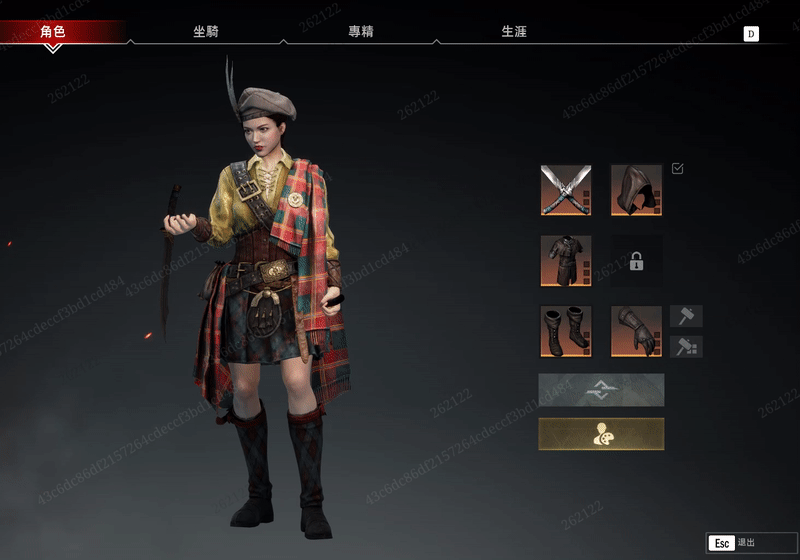The image size is (800, 560).
Task: Toggle the checkbox beside the hood slot
Action: pos(678,169)
